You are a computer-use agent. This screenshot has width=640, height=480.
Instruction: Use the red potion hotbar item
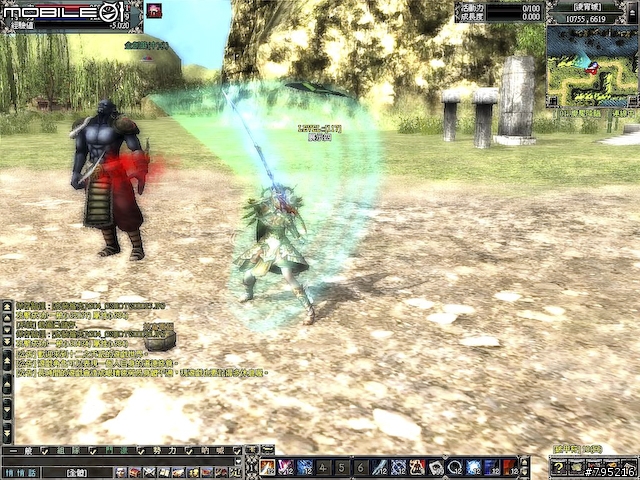510,467
